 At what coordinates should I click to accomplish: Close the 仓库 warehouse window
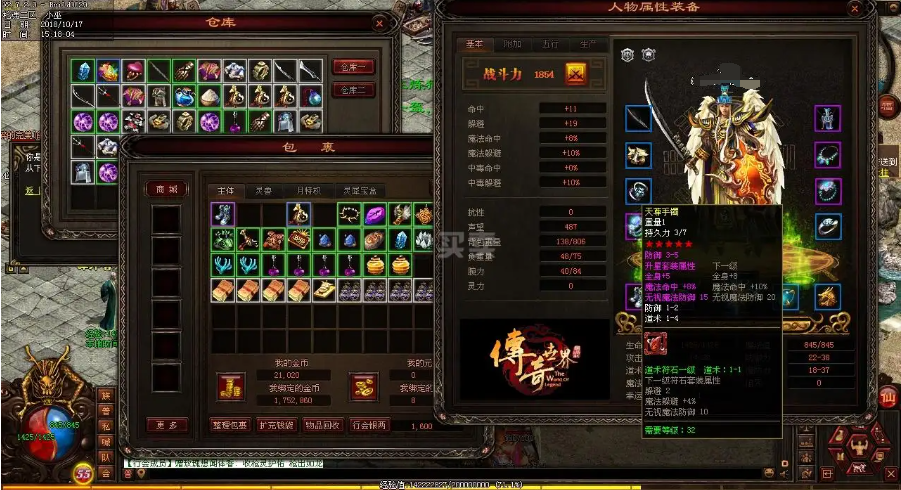coord(378,21)
